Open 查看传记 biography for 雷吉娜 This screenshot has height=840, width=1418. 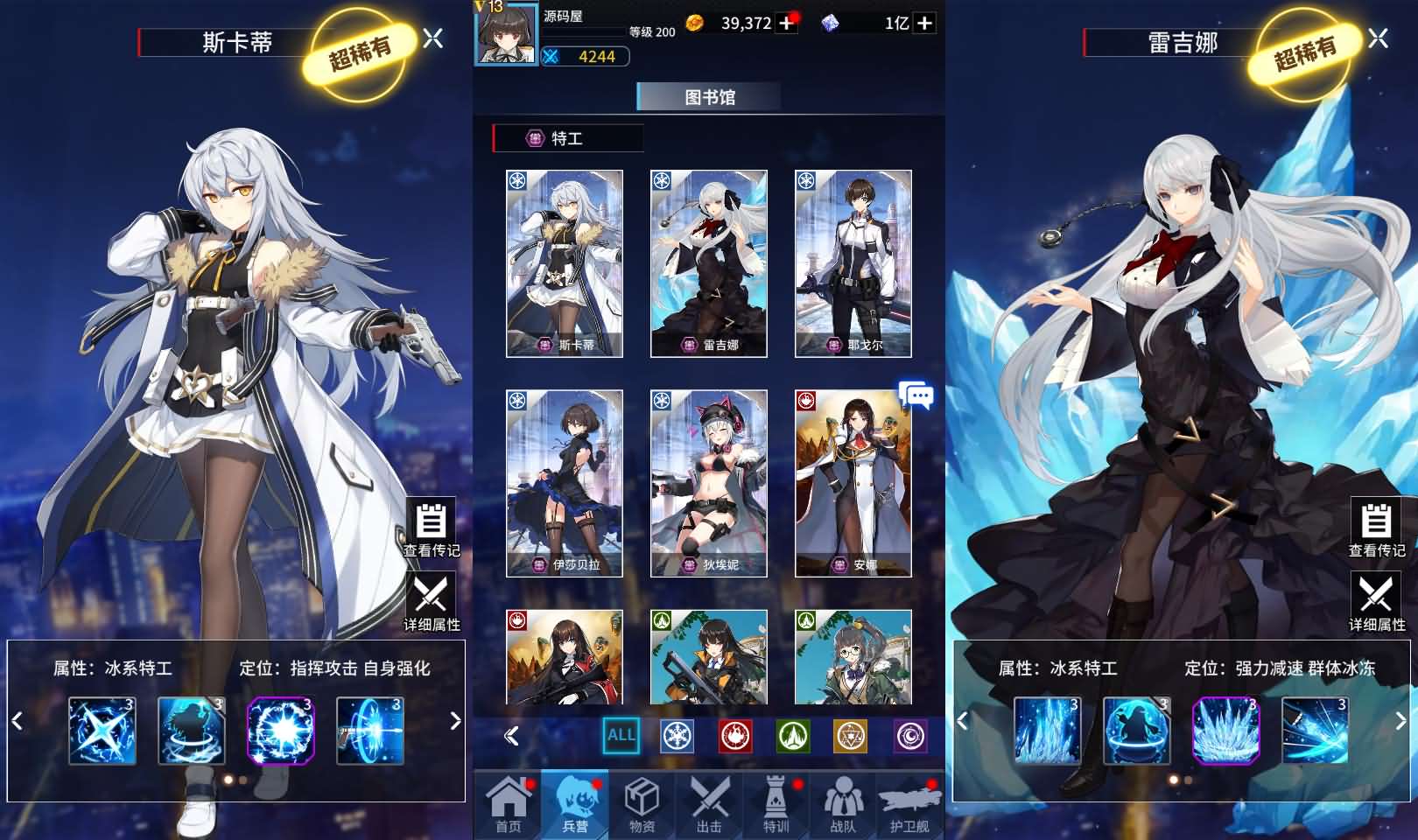pos(1376,528)
